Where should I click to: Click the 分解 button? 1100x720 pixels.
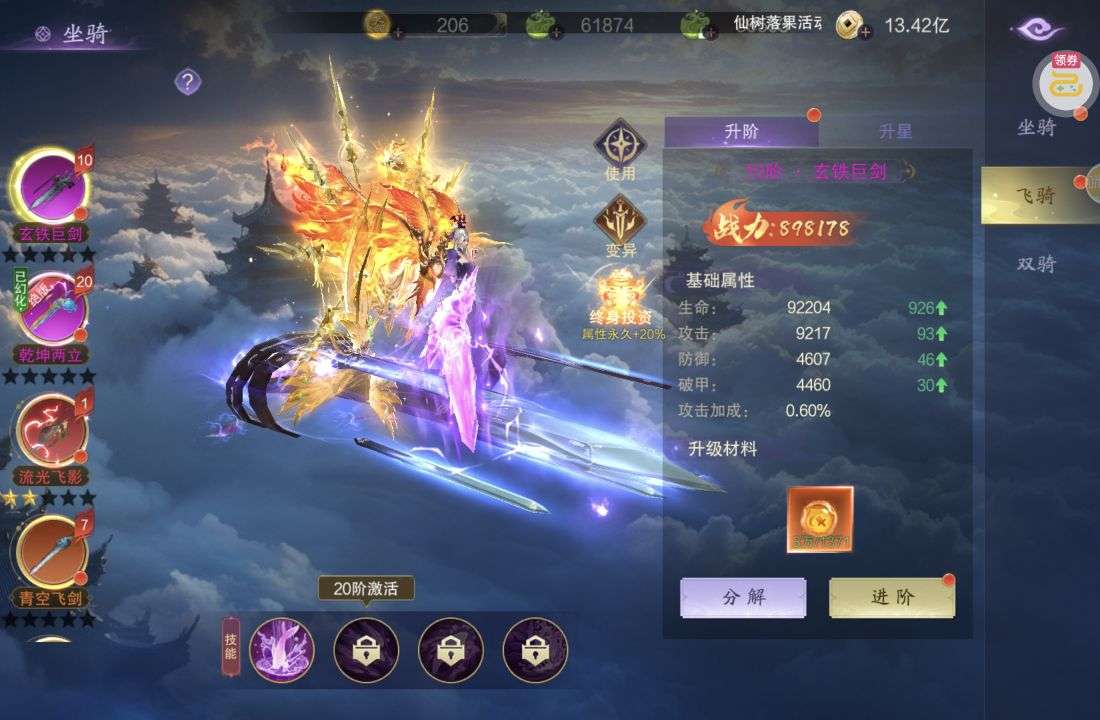[x=743, y=597]
